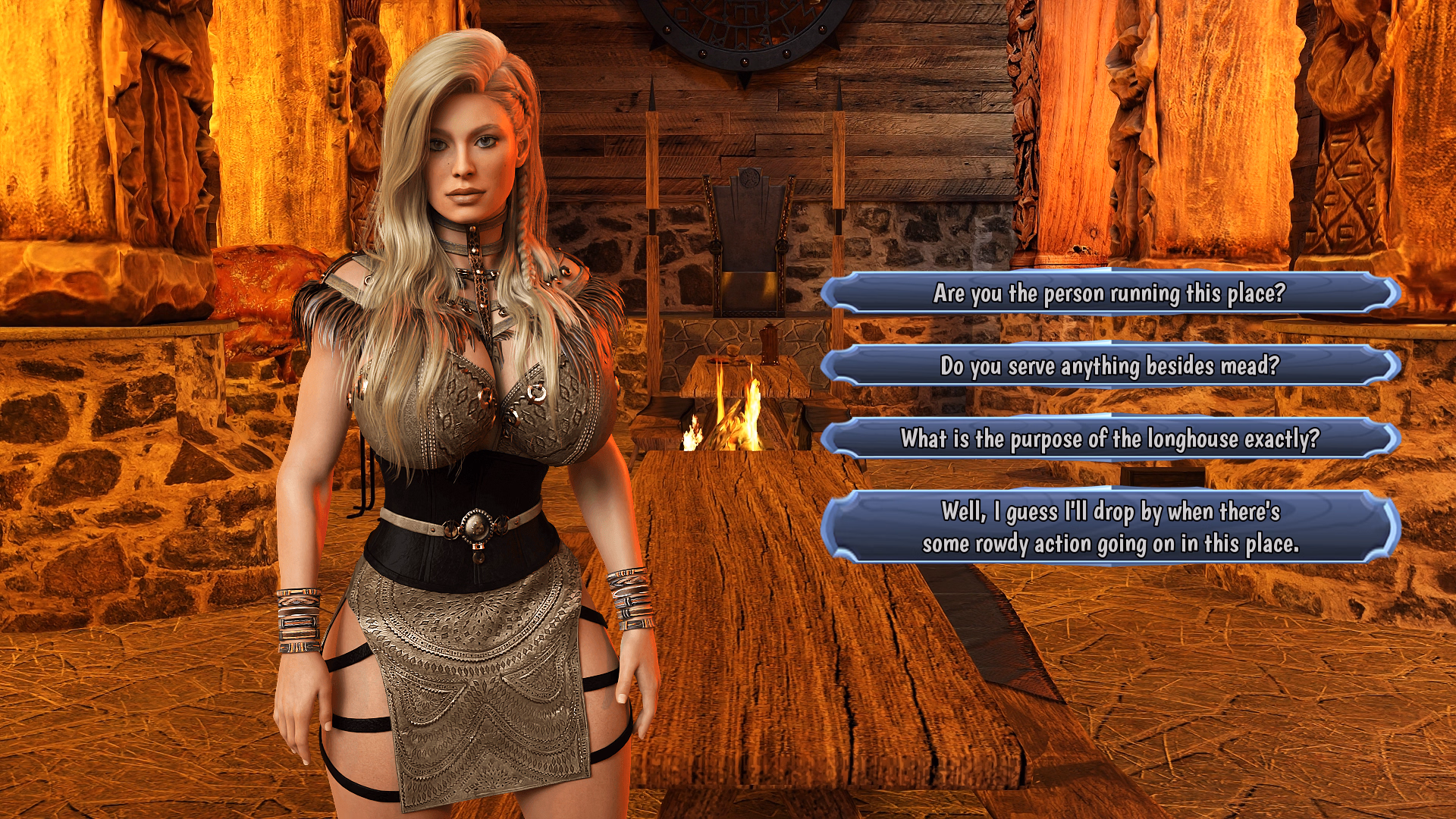Image resolution: width=1456 pixels, height=819 pixels.
Task: Pick the dialogue about dropping by for rowdy action
Action: [1115, 526]
